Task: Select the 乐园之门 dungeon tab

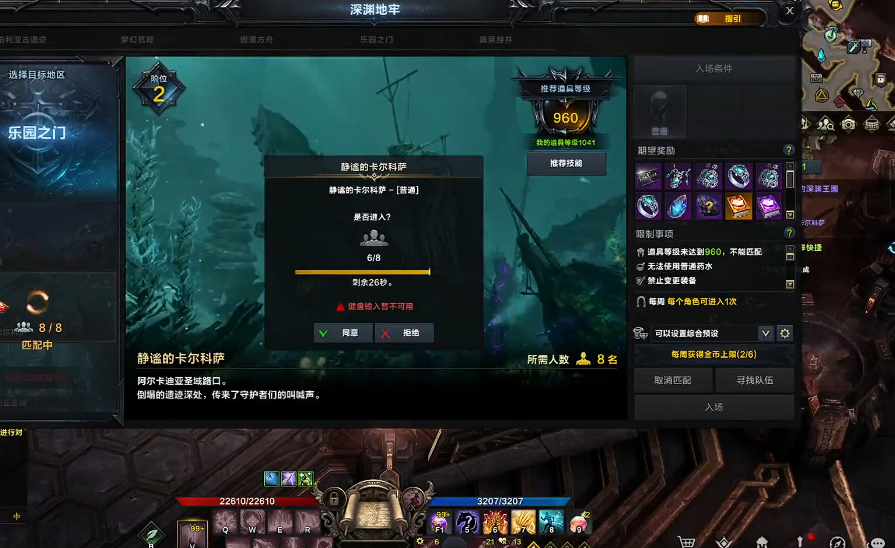Action: (x=376, y=40)
